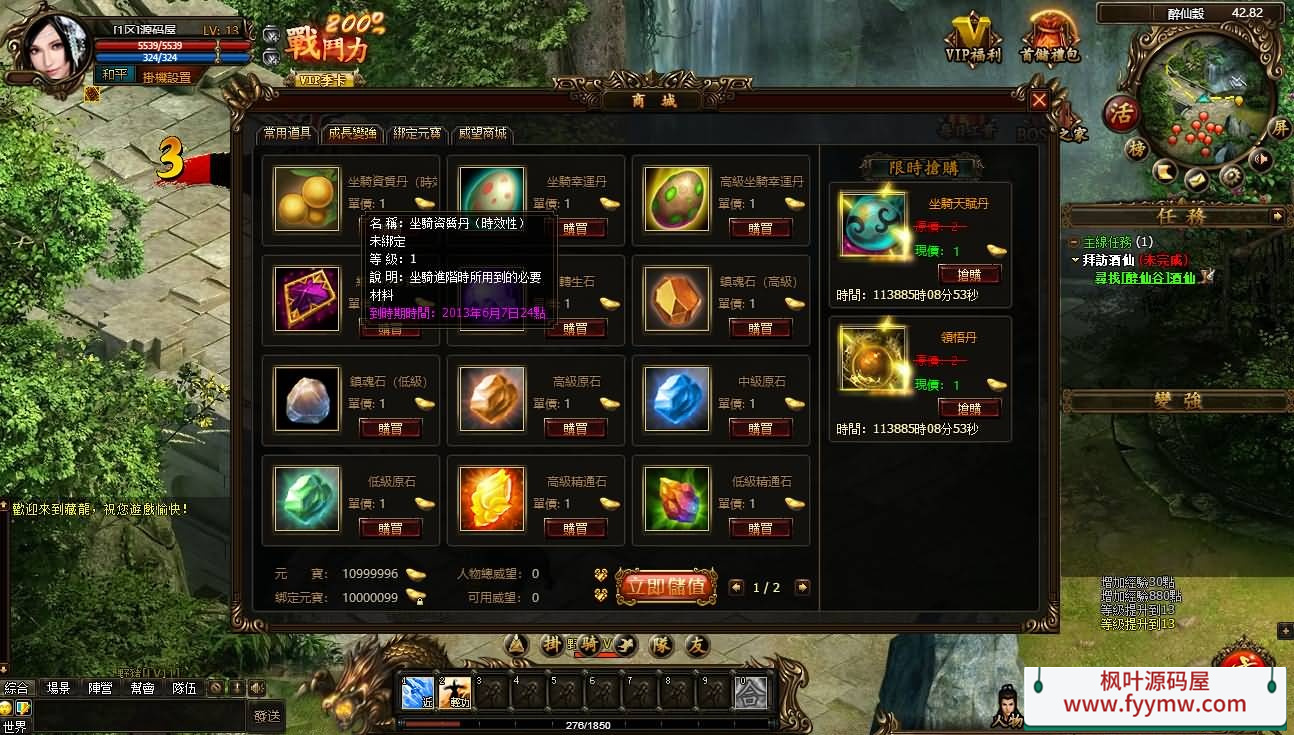Click 搶購 for 領悟丹

click(x=969, y=408)
